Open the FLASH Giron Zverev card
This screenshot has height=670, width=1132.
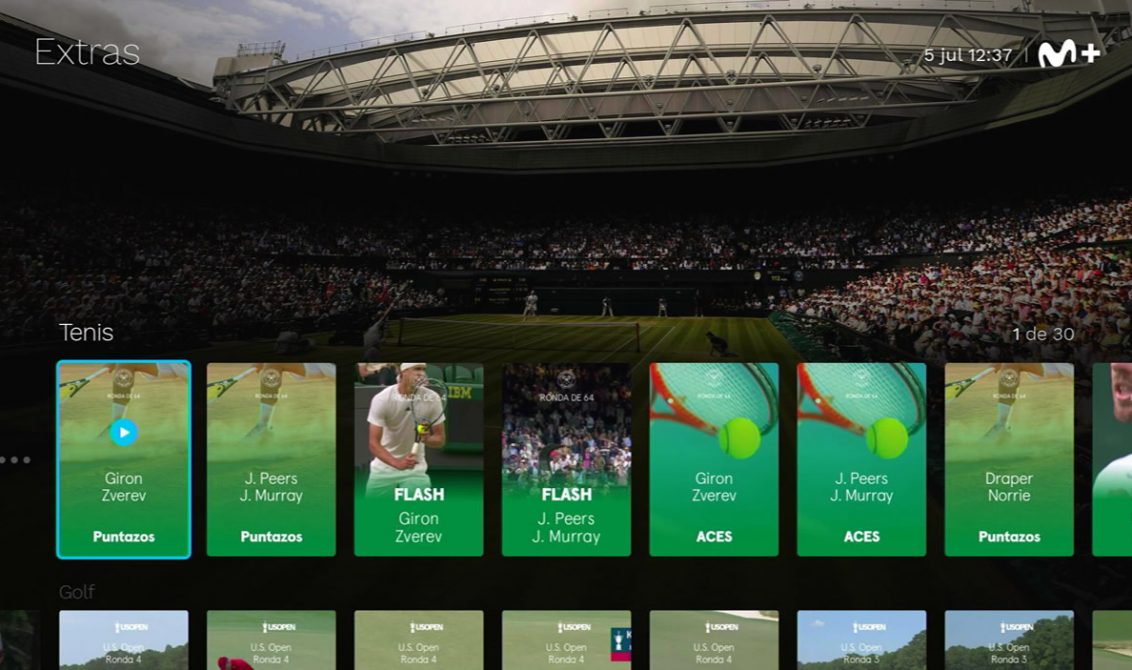(418, 459)
